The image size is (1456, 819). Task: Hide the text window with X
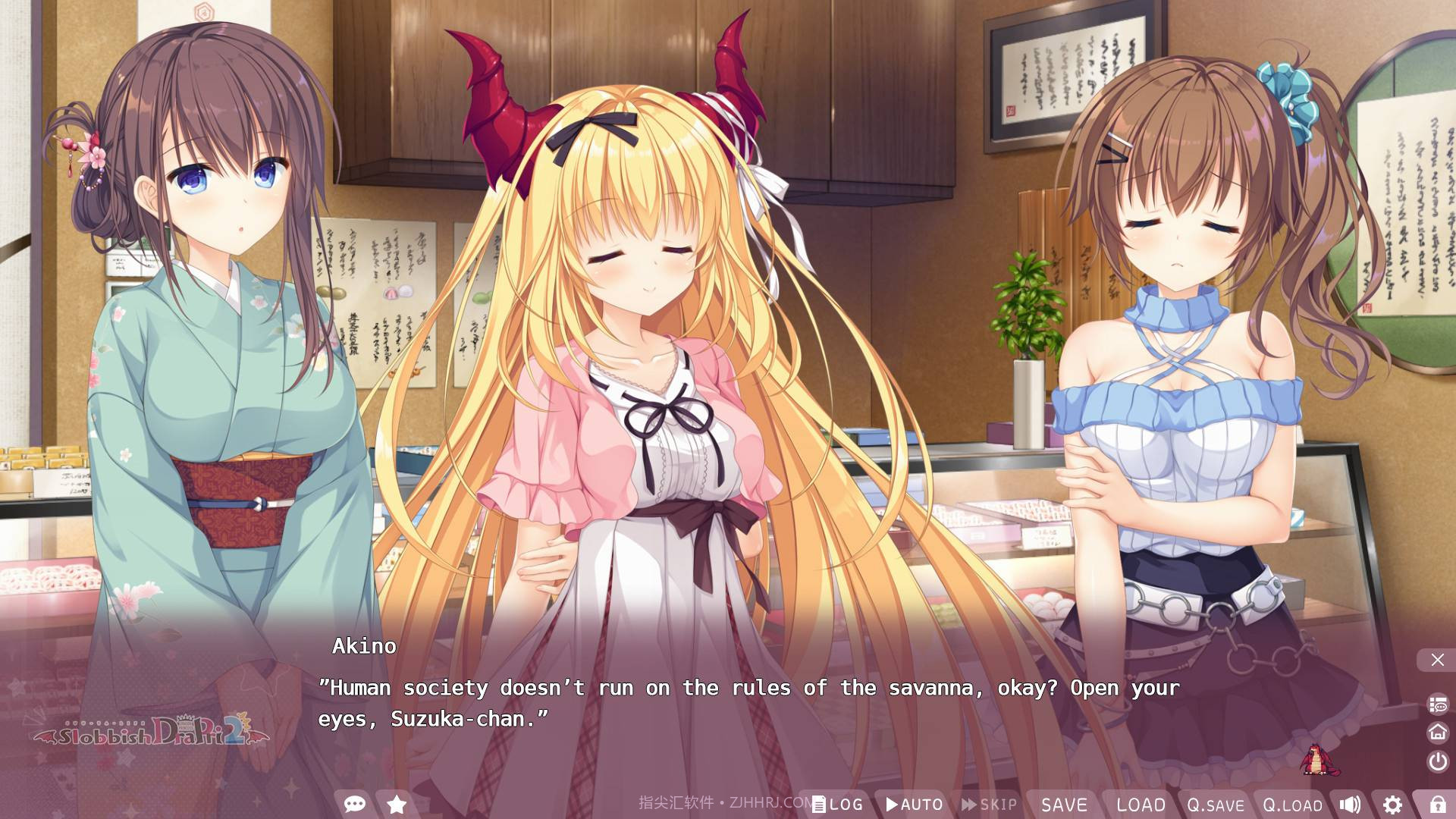coord(1437,660)
